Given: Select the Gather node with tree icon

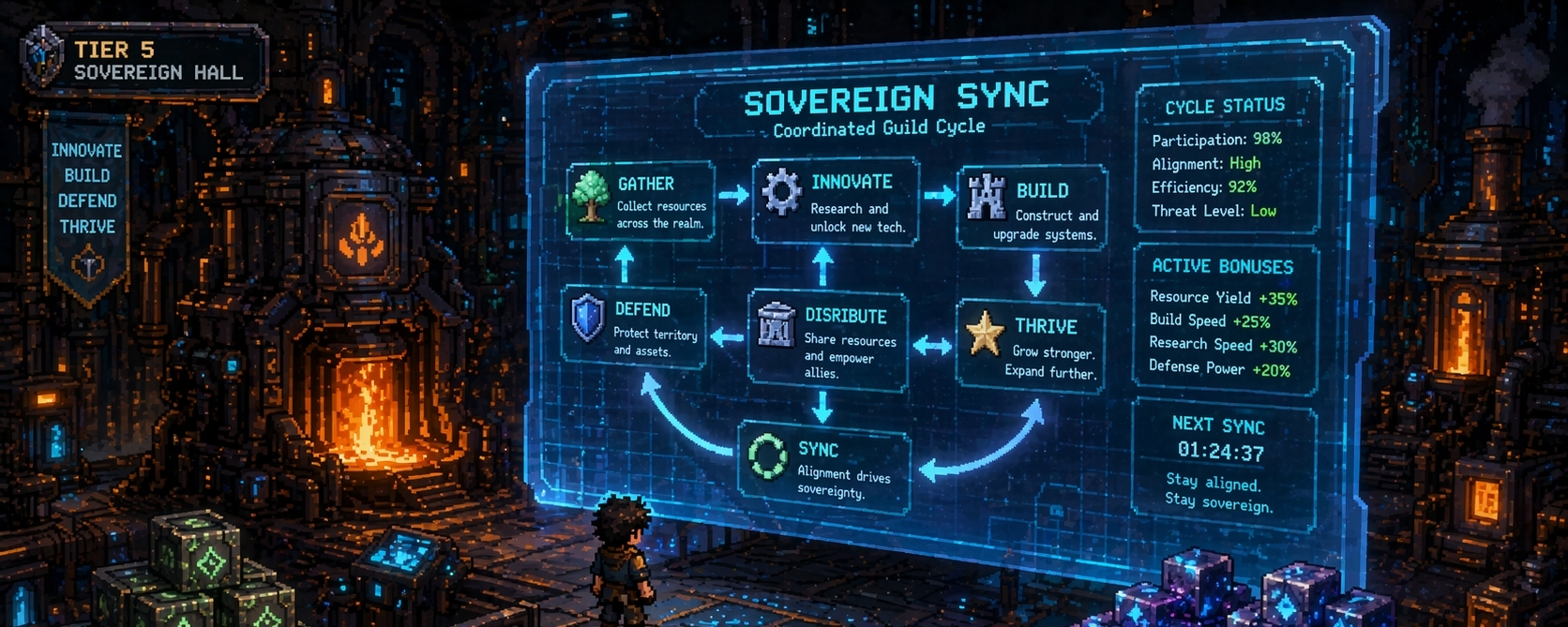Looking at the screenshot, I should point(641,201).
